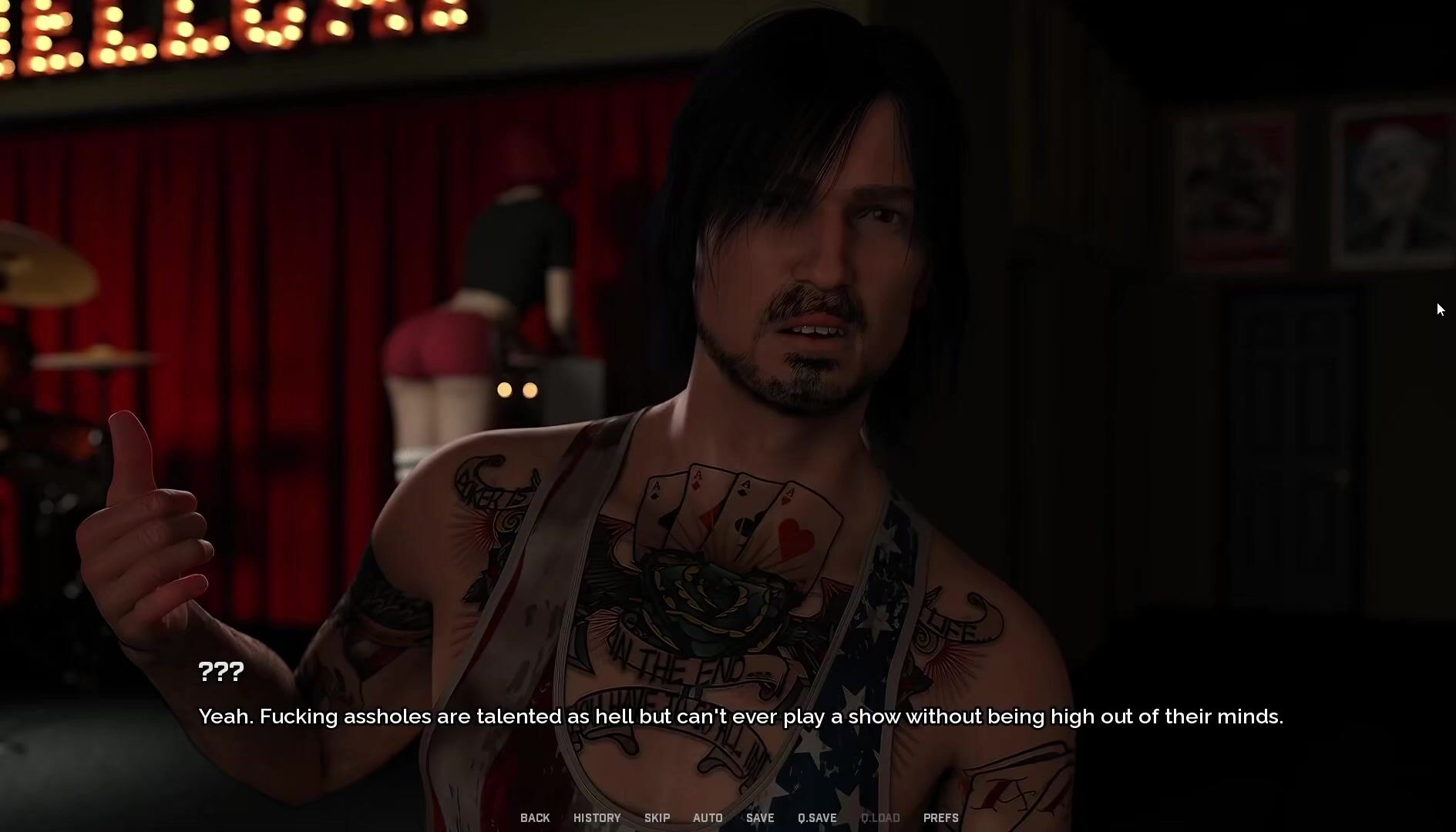Open the dialogue HISTORY log
Image resolution: width=1456 pixels, height=832 pixels.
597,817
